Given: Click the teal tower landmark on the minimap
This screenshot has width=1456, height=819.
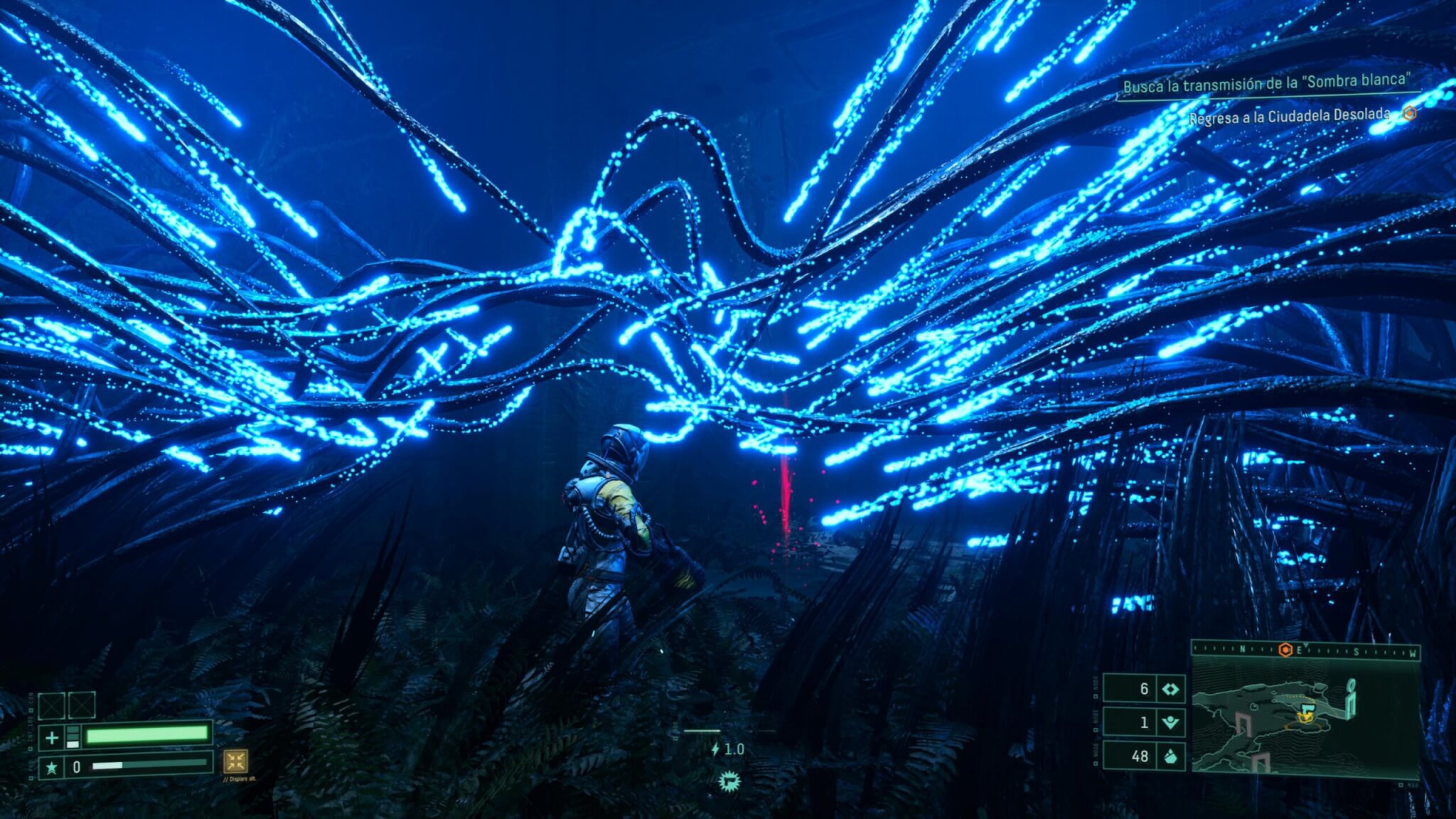Looking at the screenshot, I should 1351,697.
